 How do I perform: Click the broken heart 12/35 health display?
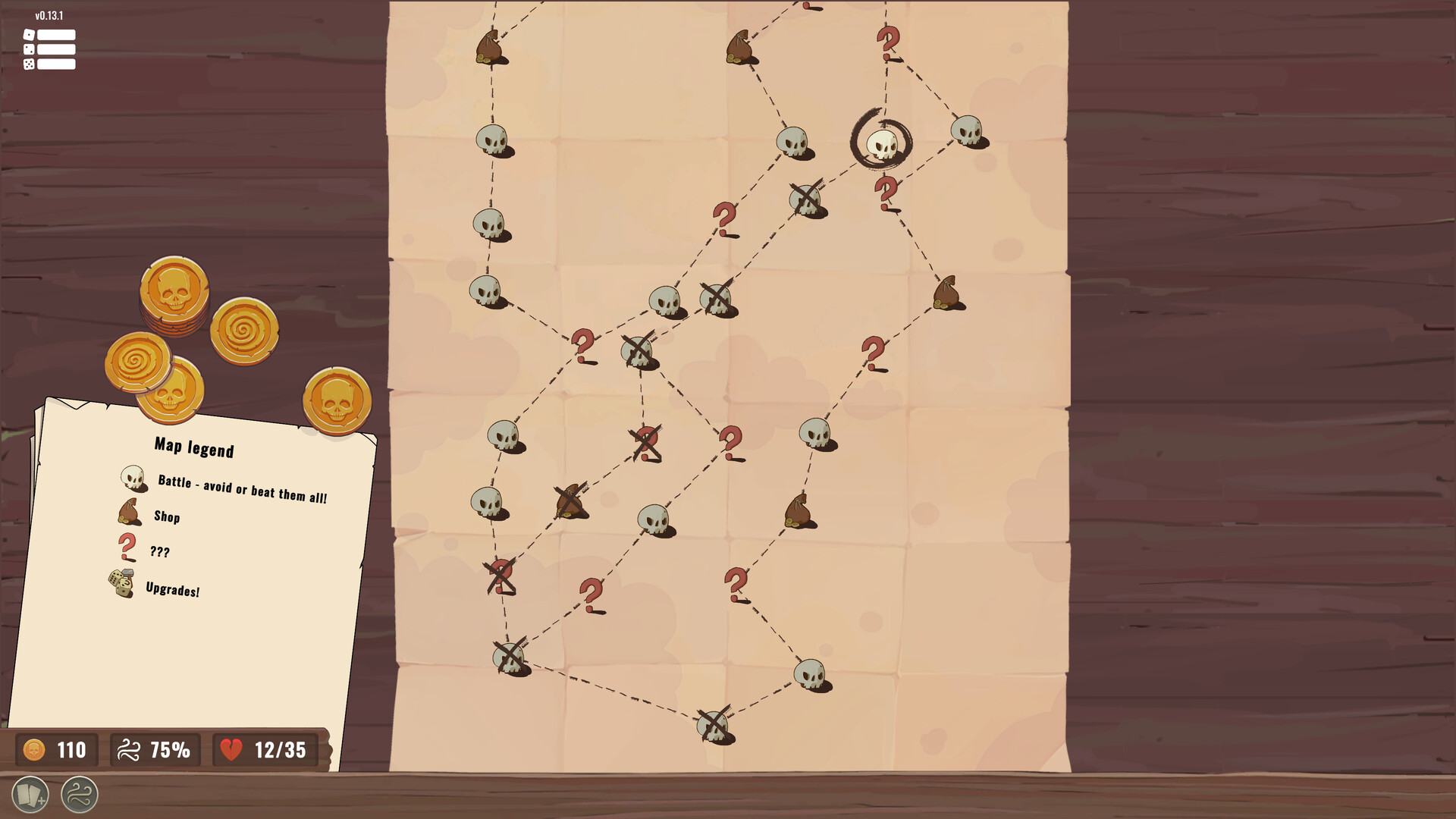point(263,750)
